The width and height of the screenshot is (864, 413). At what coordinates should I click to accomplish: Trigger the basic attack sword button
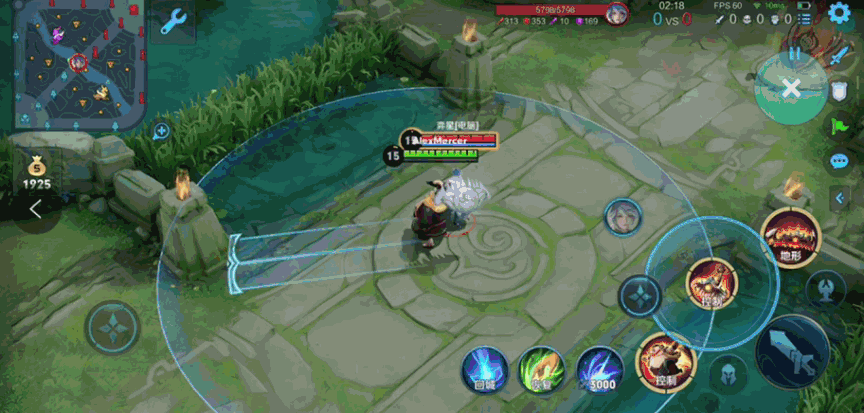[792, 350]
